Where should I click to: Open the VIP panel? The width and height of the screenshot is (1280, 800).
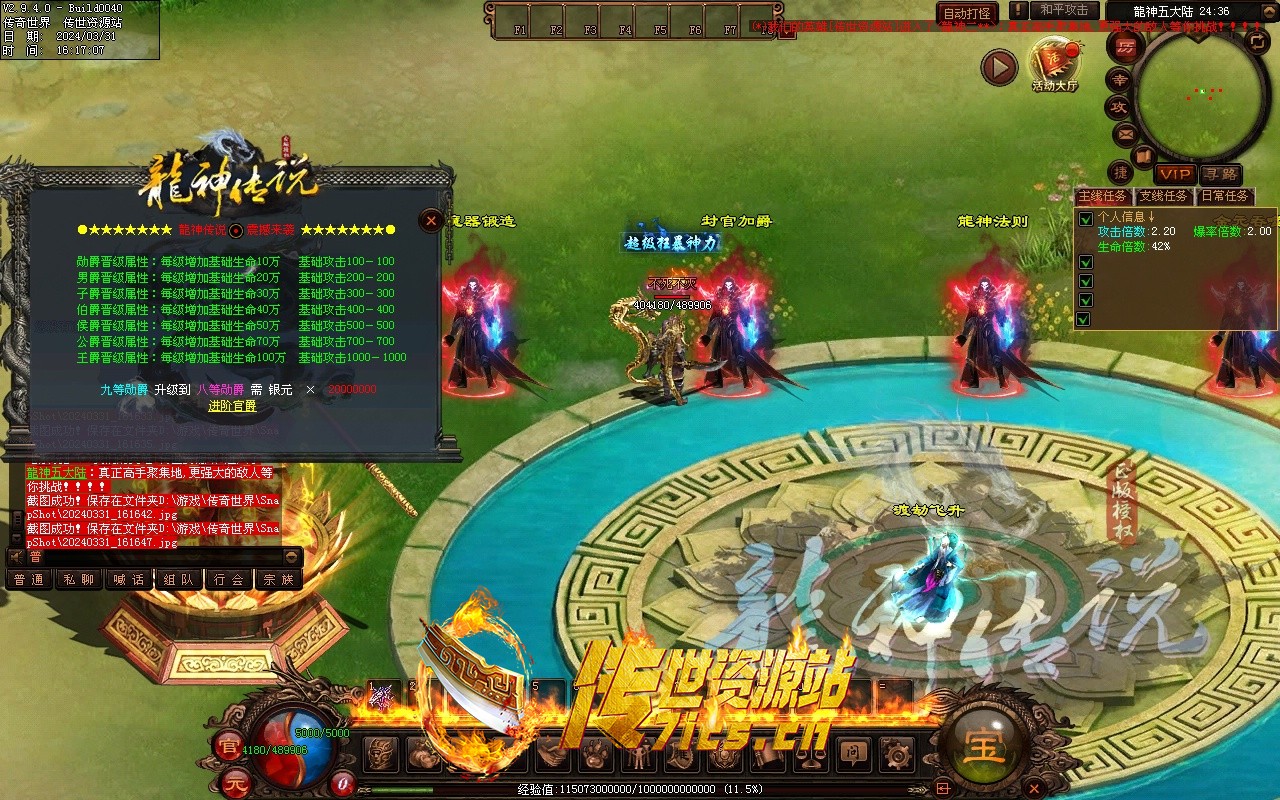[x=1176, y=174]
